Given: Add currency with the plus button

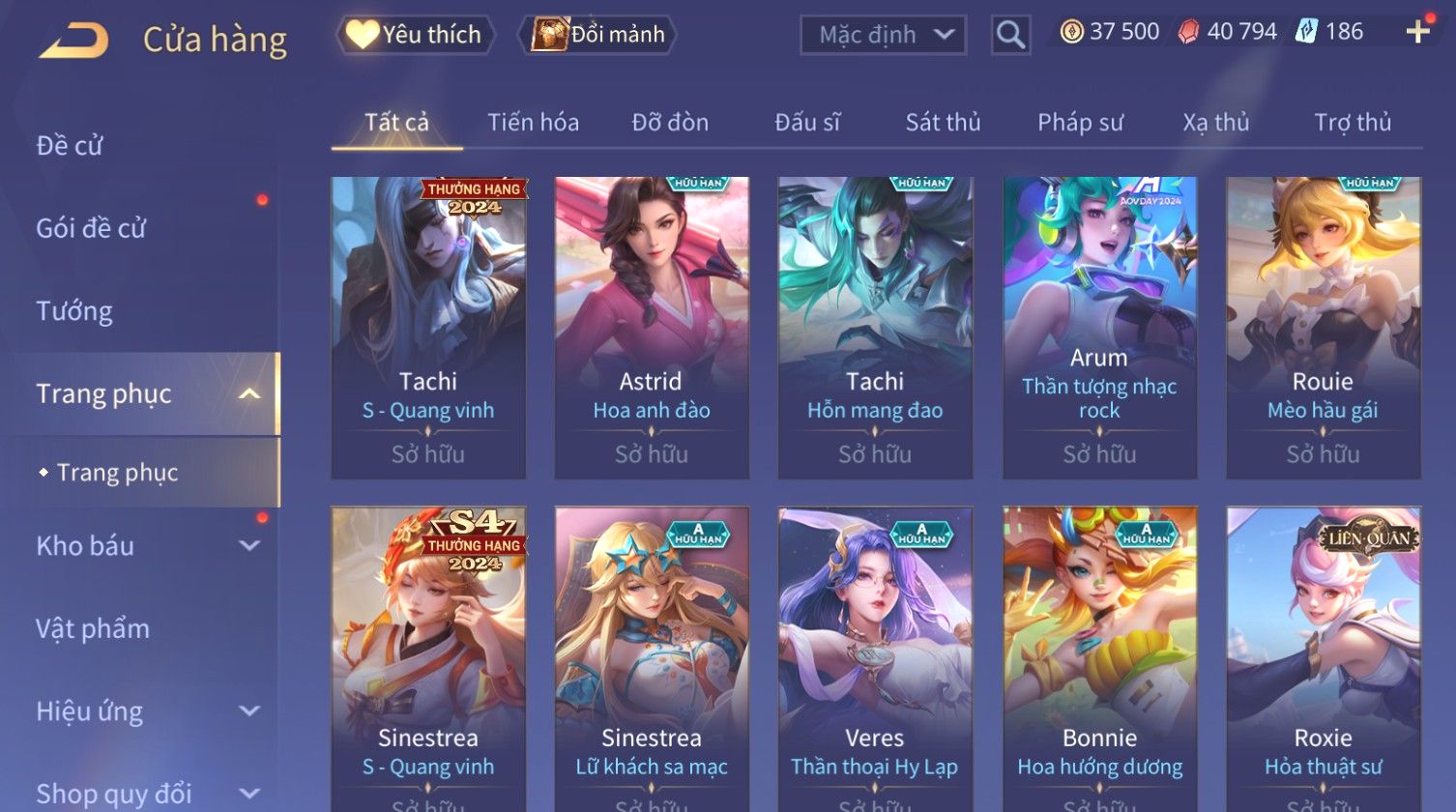Looking at the screenshot, I should 1417,32.
